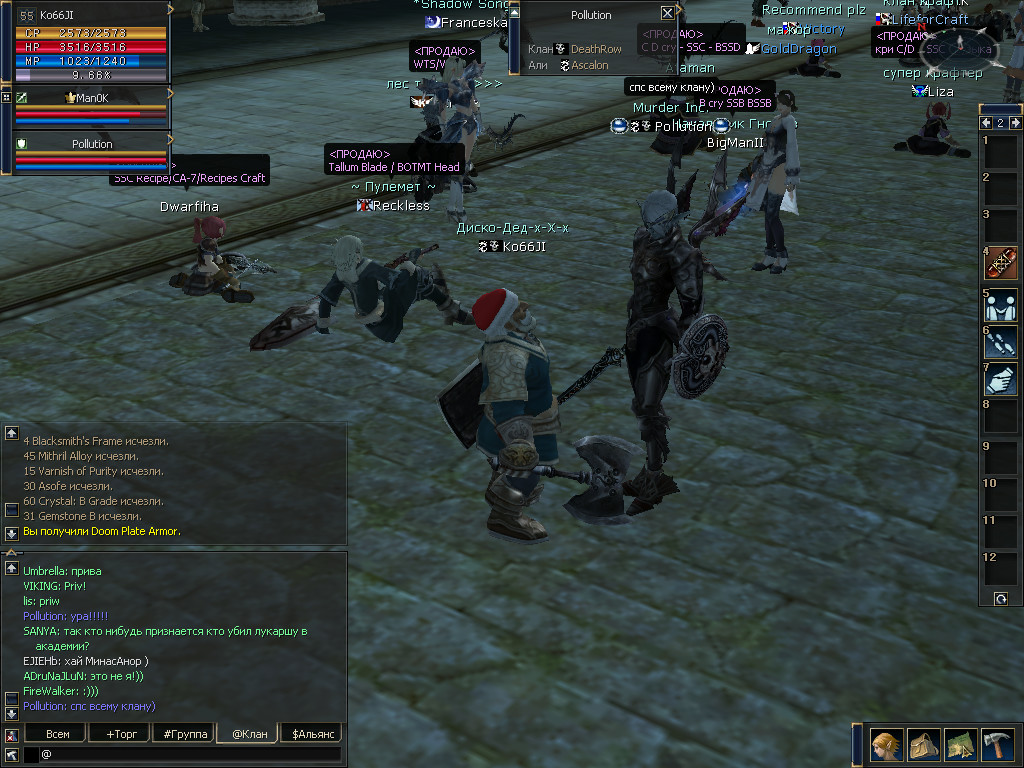Click the rotate button below the hotbar
This screenshot has height=768, width=1024.
(x=1001, y=598)
